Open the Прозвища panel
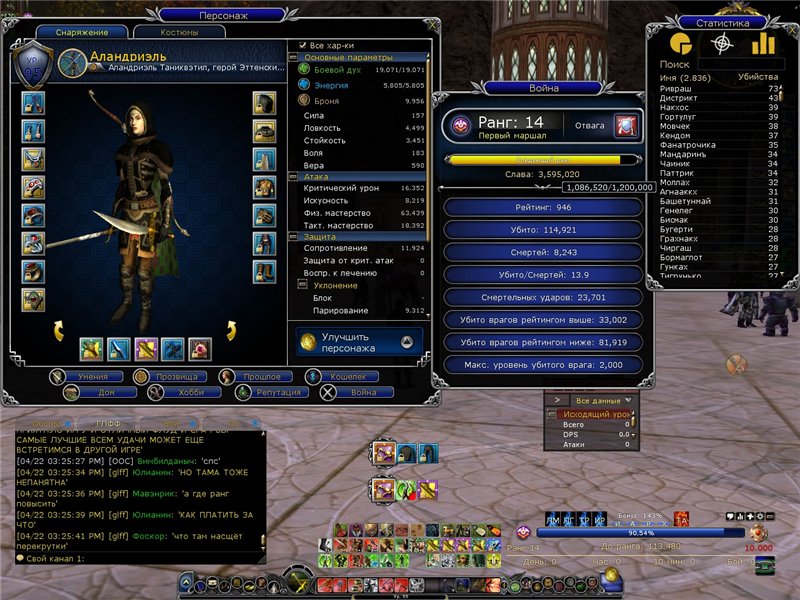800x600 pixels. (177, 377)
